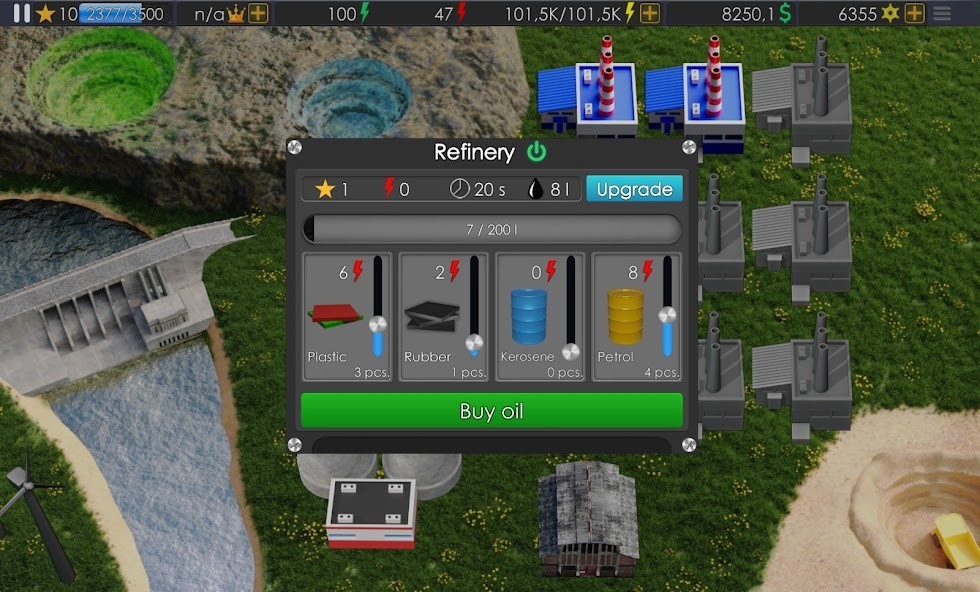Image resolution: width=980 pixels, height=592 pixels.
Task: Adjust the Petrol production slider
Action: (667, 315)
